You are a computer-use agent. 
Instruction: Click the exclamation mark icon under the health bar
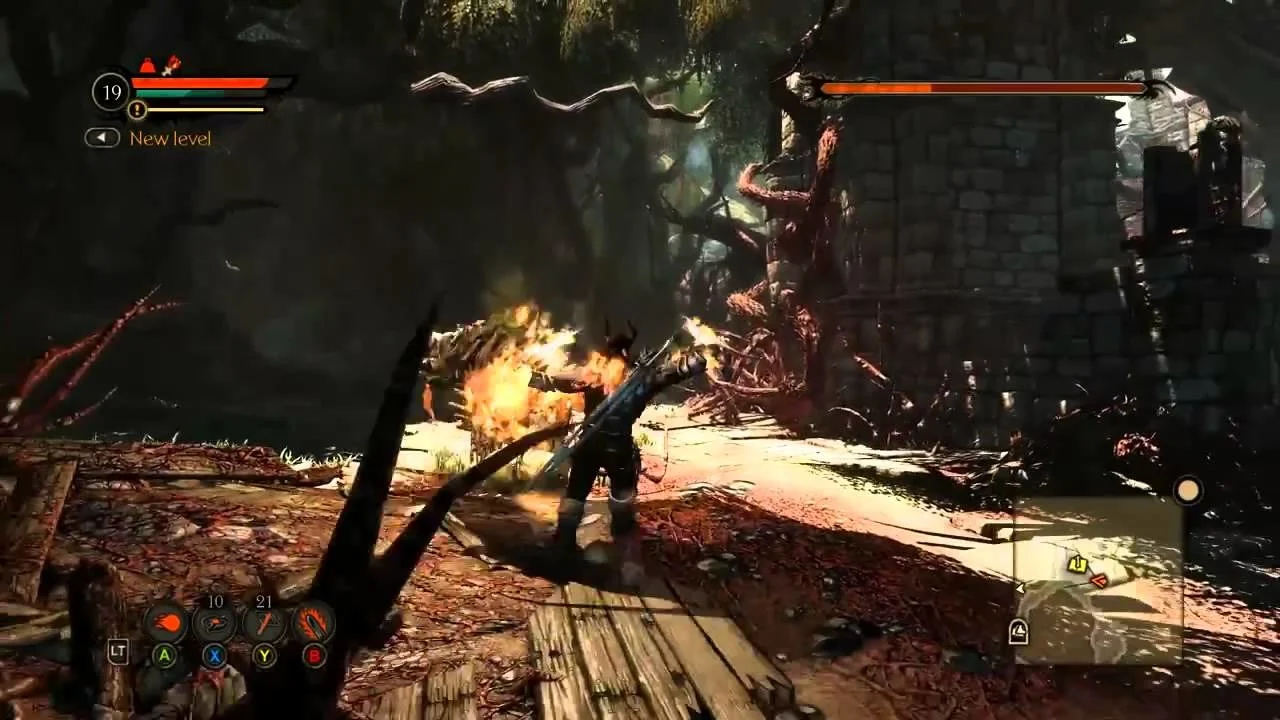[138, 110]
